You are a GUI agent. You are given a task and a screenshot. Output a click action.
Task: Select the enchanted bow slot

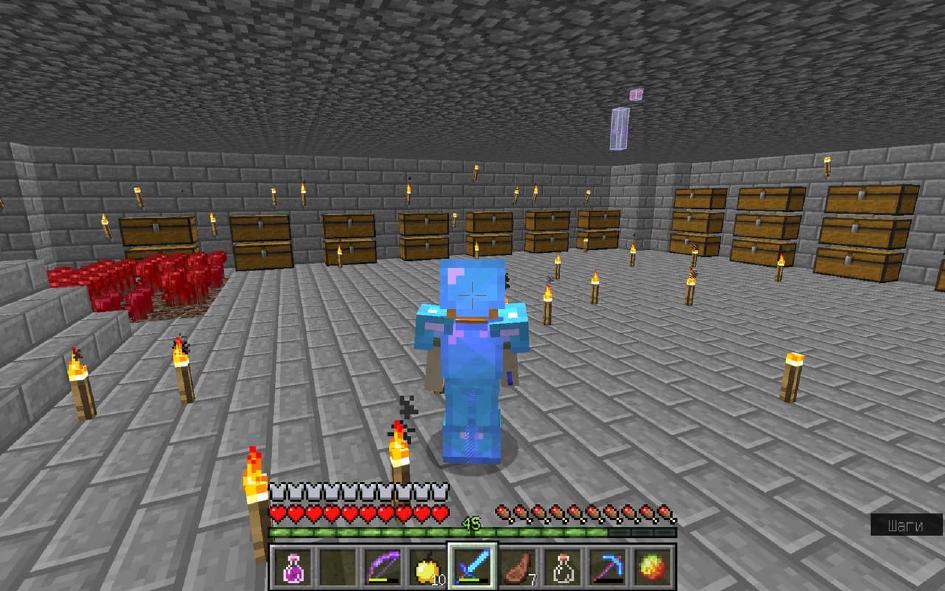pos(383,568)
